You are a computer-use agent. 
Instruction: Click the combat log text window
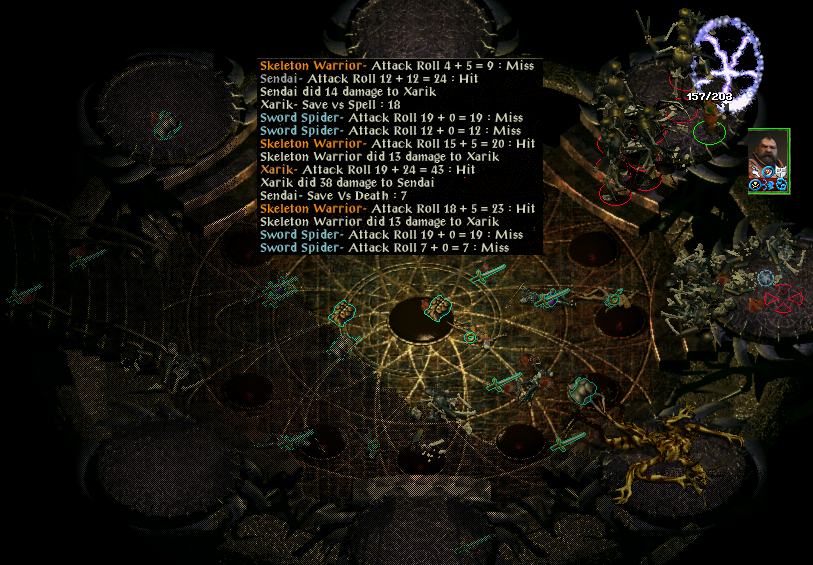pyautogui.click(x=400, y=156)
